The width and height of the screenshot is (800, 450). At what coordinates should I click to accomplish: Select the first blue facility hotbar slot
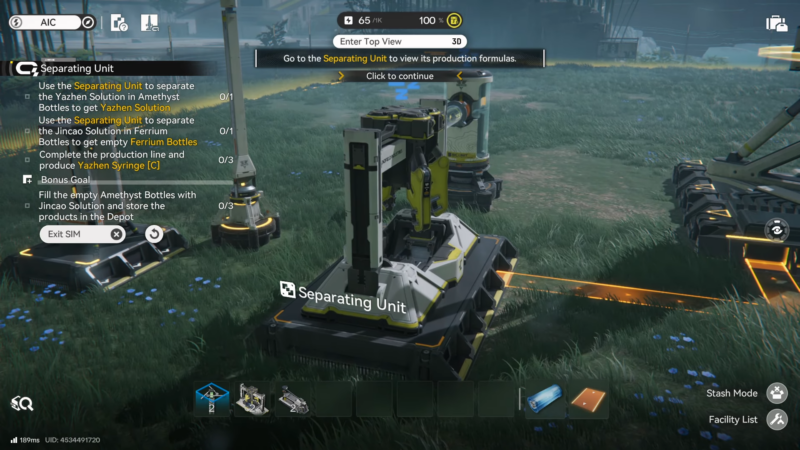(x=212, y=399)
